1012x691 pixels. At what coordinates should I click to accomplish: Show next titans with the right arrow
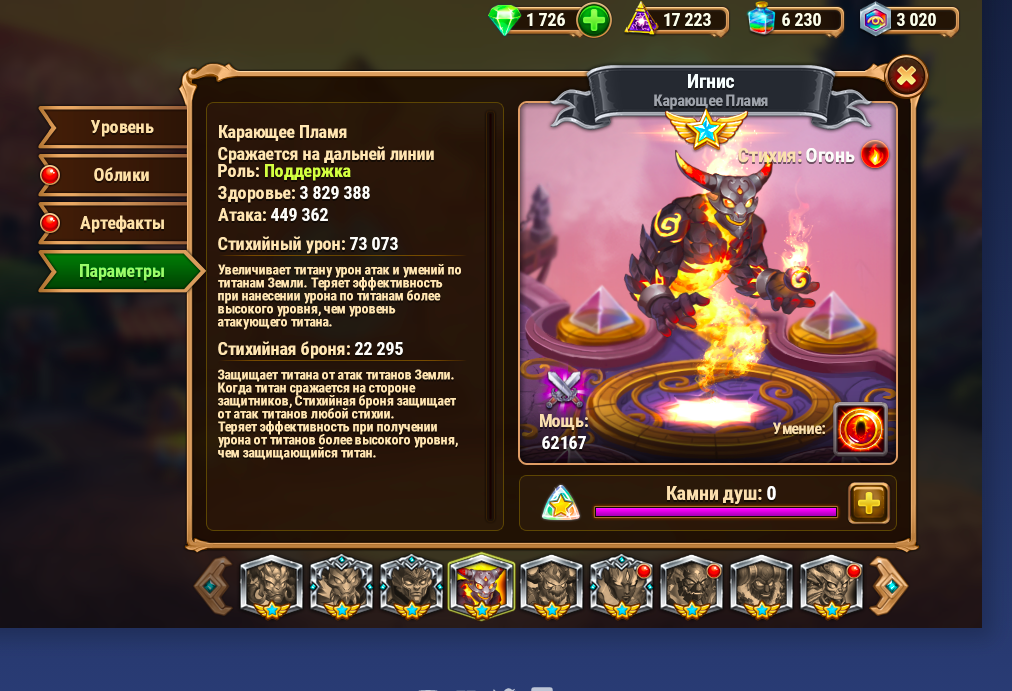pos(889,586)
